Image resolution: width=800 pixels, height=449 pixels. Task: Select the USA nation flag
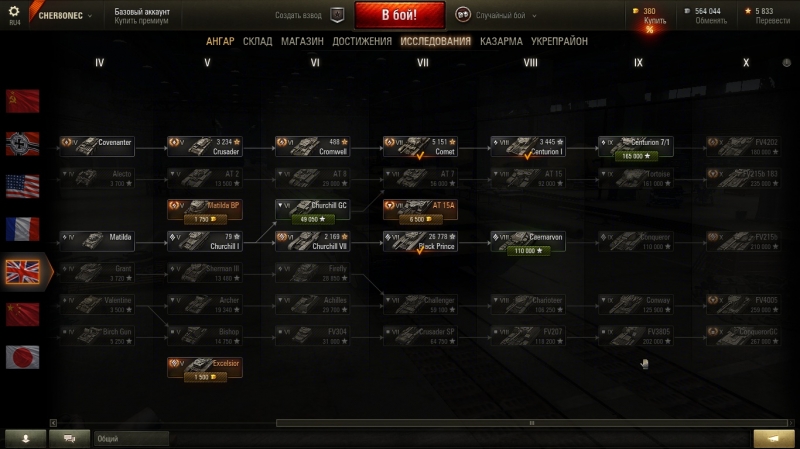tap(23, 186)
